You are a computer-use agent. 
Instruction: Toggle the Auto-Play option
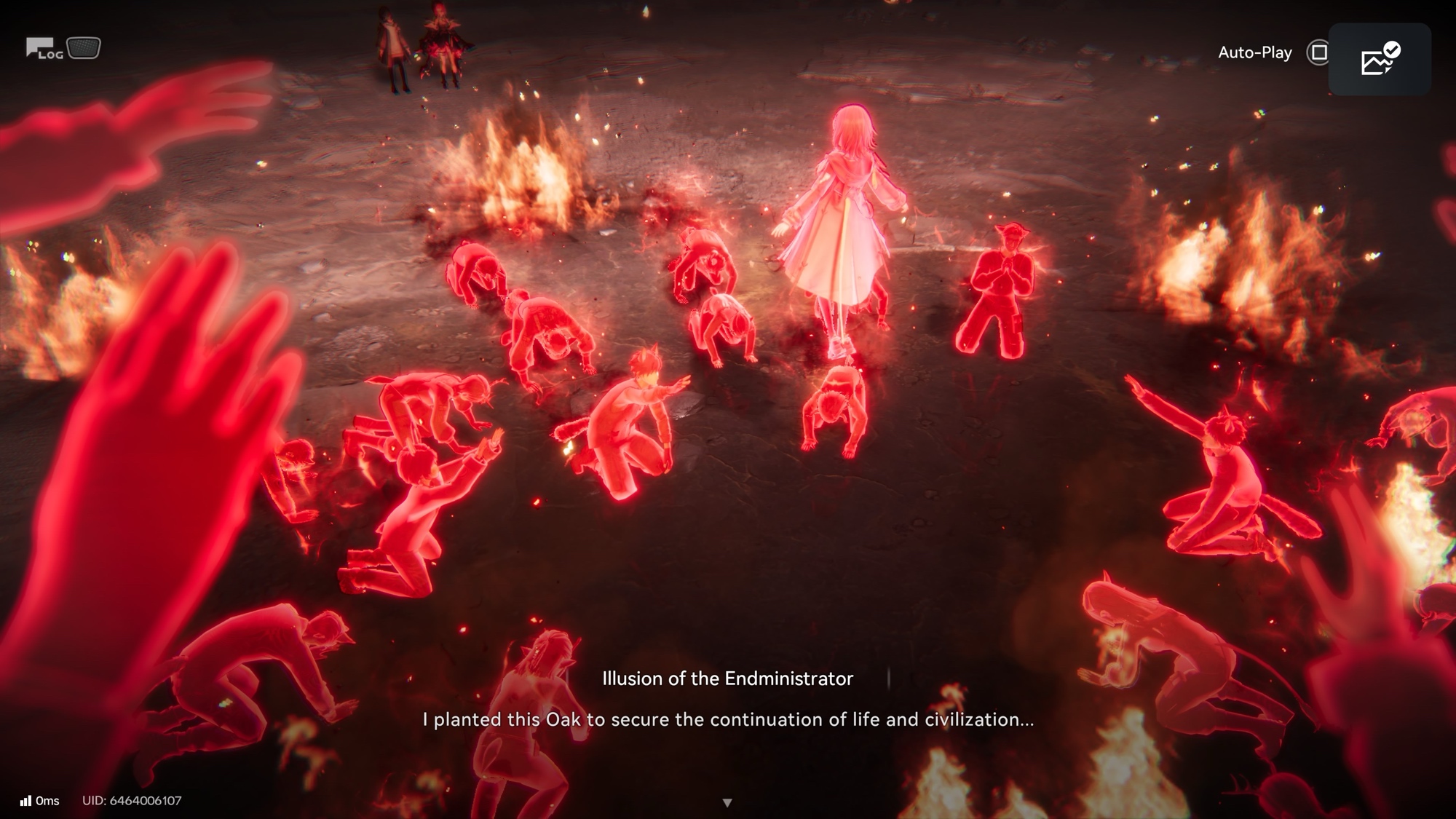pos(1318,52)
